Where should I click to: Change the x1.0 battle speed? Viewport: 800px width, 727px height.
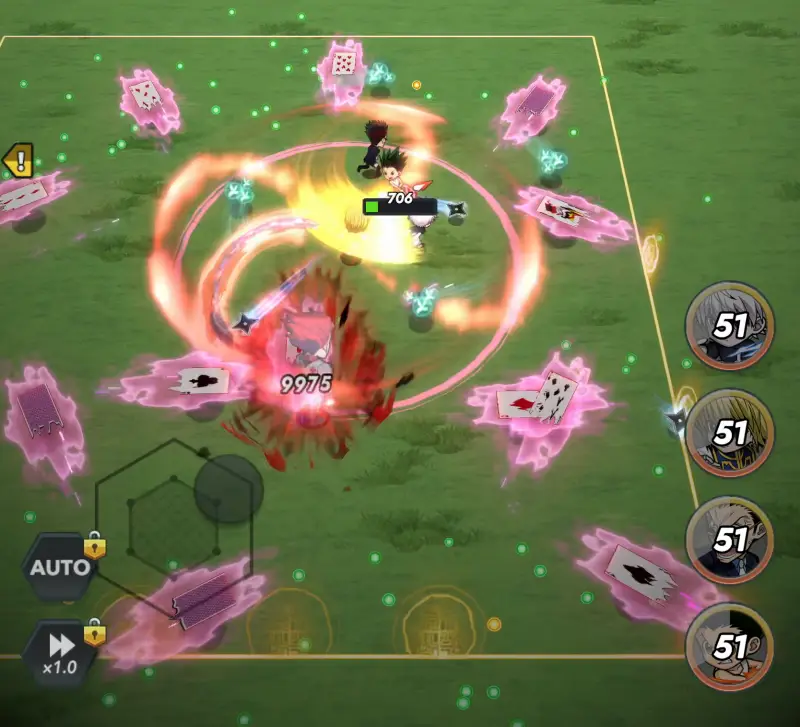60,652
